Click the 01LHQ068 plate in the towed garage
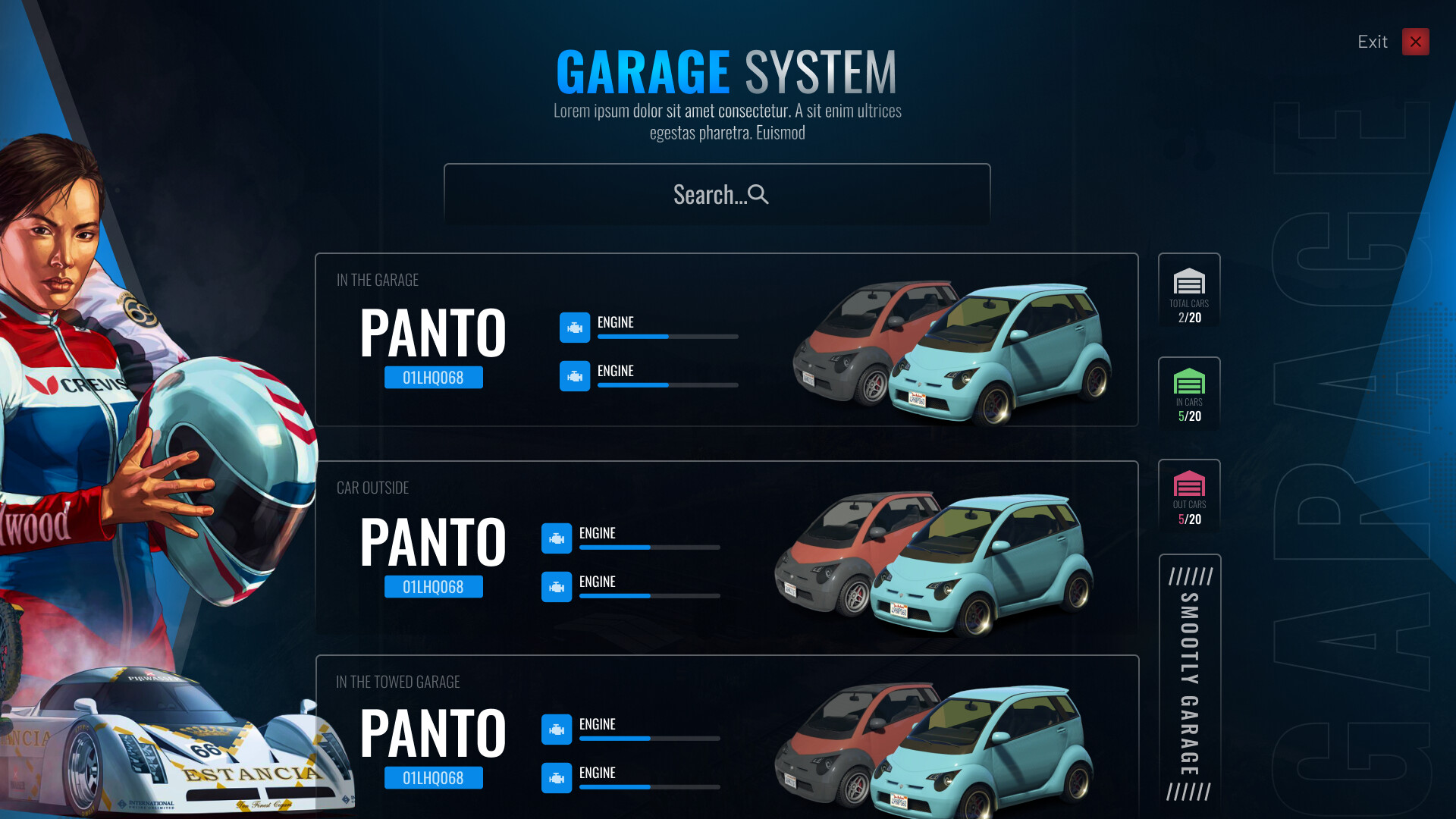This screenshot has width=1456, height=819. (433, 777)
